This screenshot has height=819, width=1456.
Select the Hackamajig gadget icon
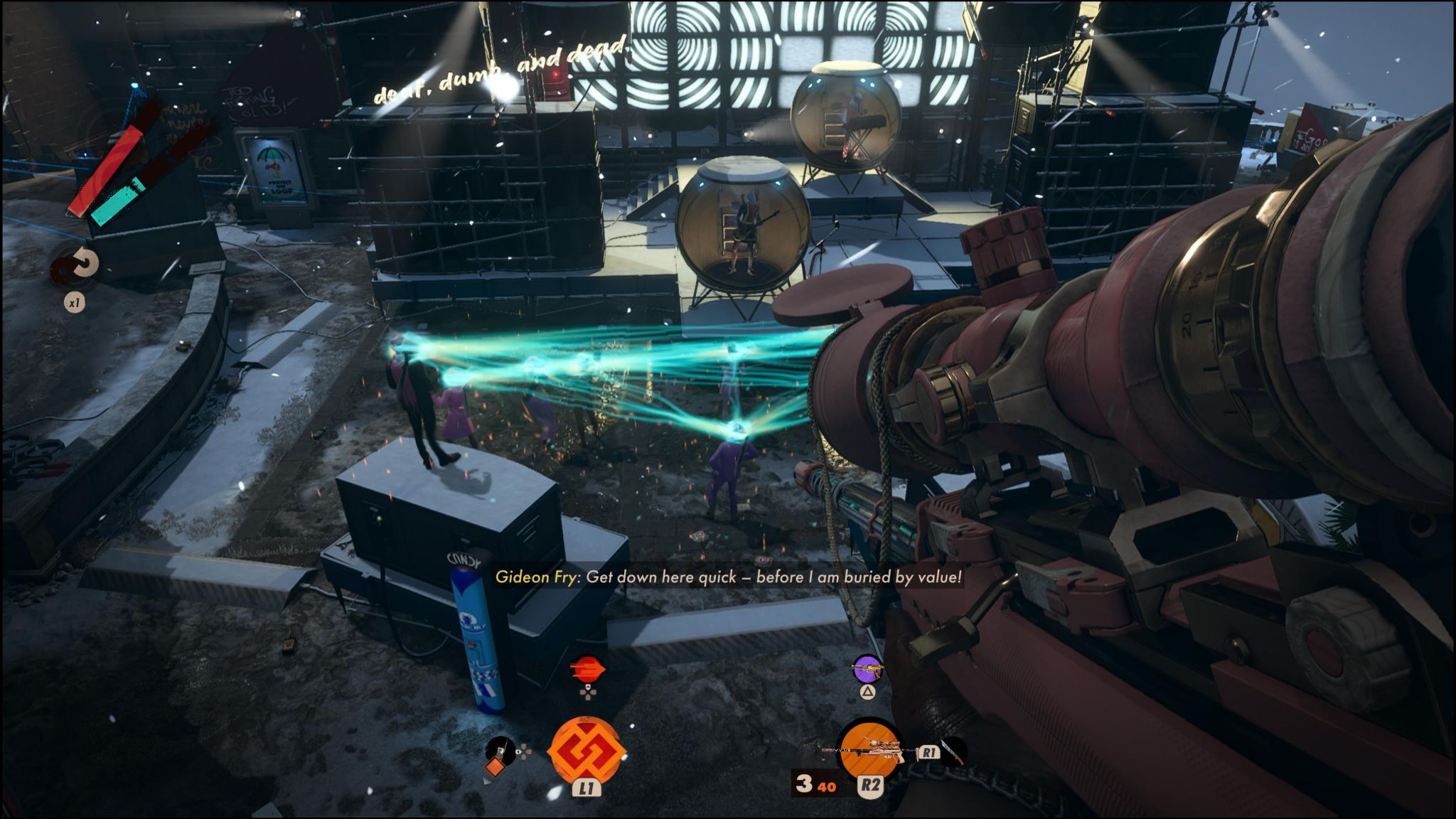(x=499, y=755)
